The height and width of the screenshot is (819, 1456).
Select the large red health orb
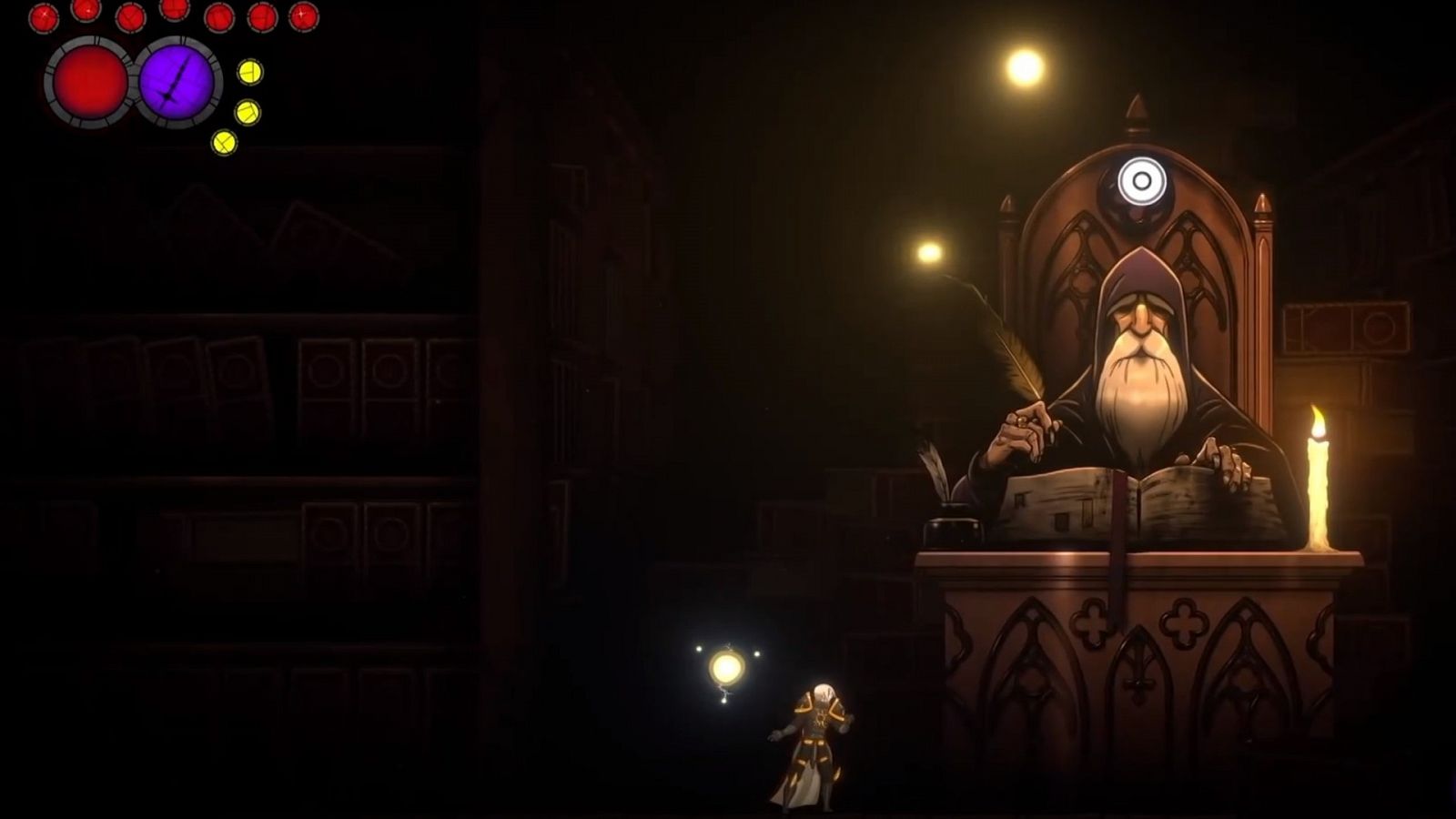87,84
